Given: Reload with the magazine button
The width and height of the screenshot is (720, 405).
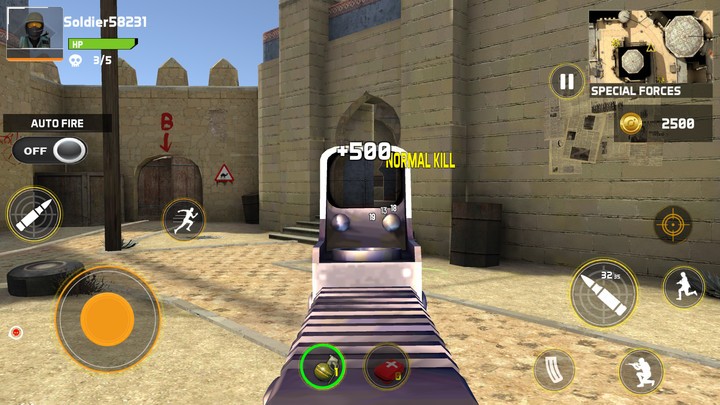Looking at the screenshot, I should pos(553,369).
